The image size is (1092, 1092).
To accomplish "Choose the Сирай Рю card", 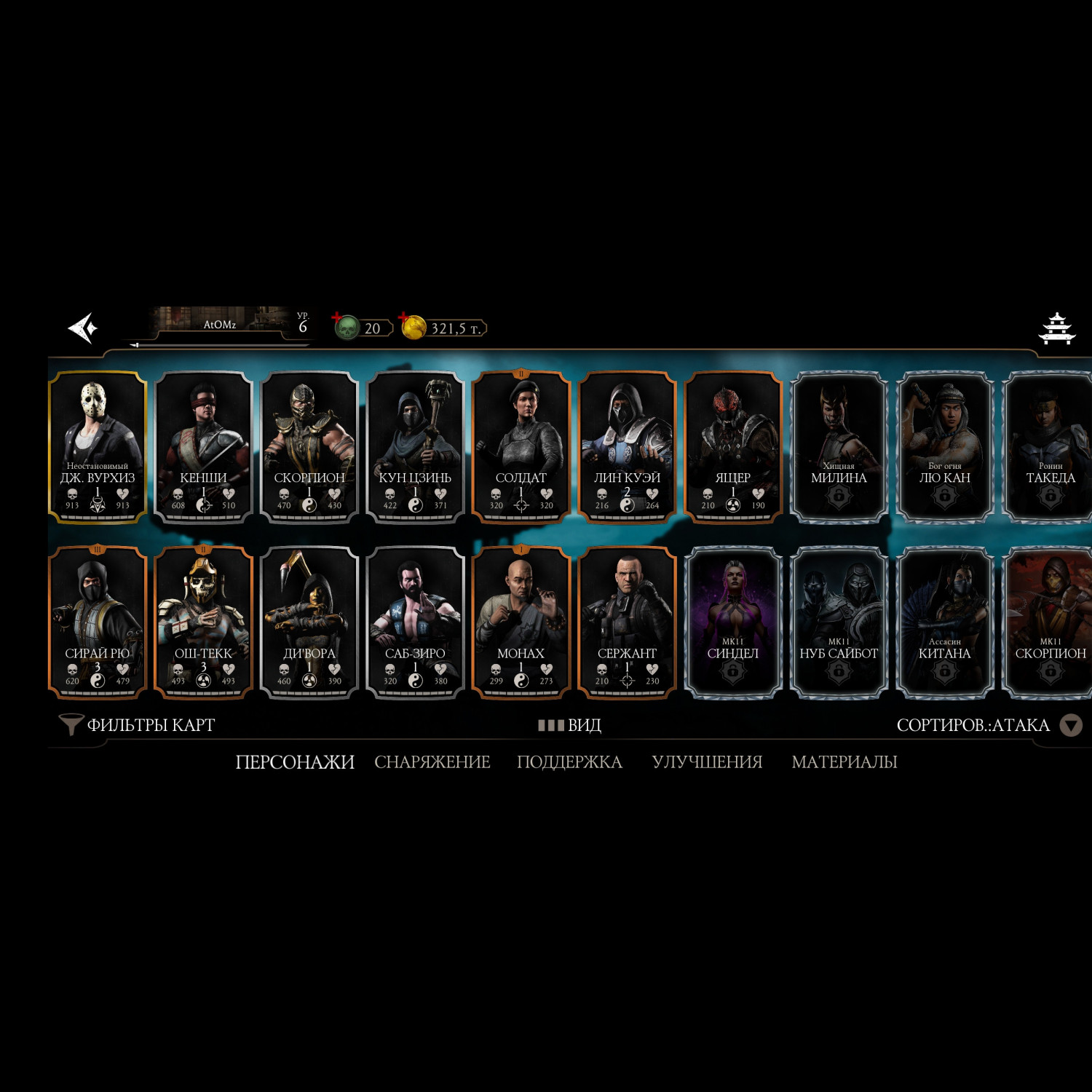I will point(98,622).
